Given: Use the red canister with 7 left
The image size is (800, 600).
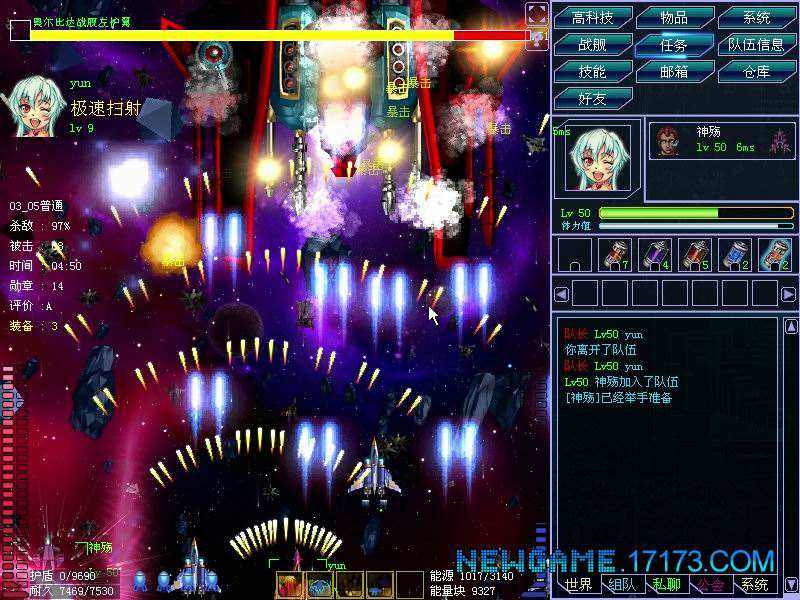Looking at the screenshot, I should (614, 255).
